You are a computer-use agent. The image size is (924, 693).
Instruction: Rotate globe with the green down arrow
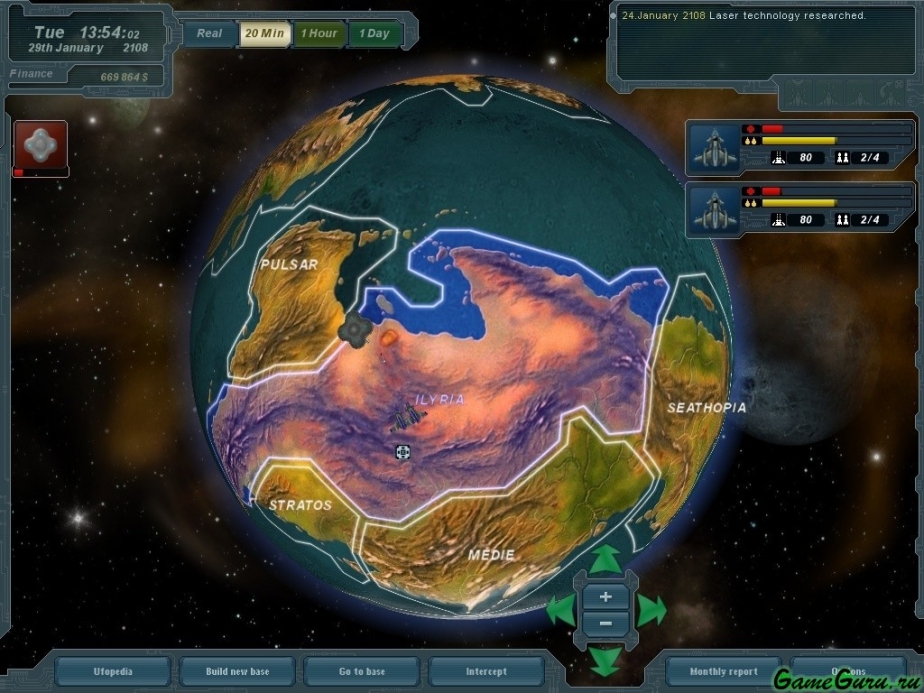pos(604,659)
